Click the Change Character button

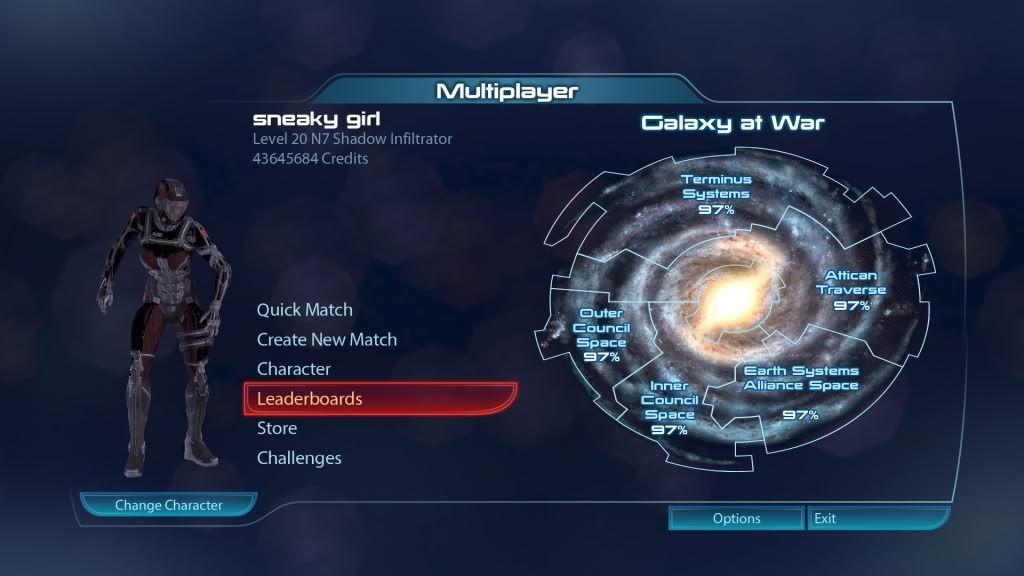click(x=168, y=505)
